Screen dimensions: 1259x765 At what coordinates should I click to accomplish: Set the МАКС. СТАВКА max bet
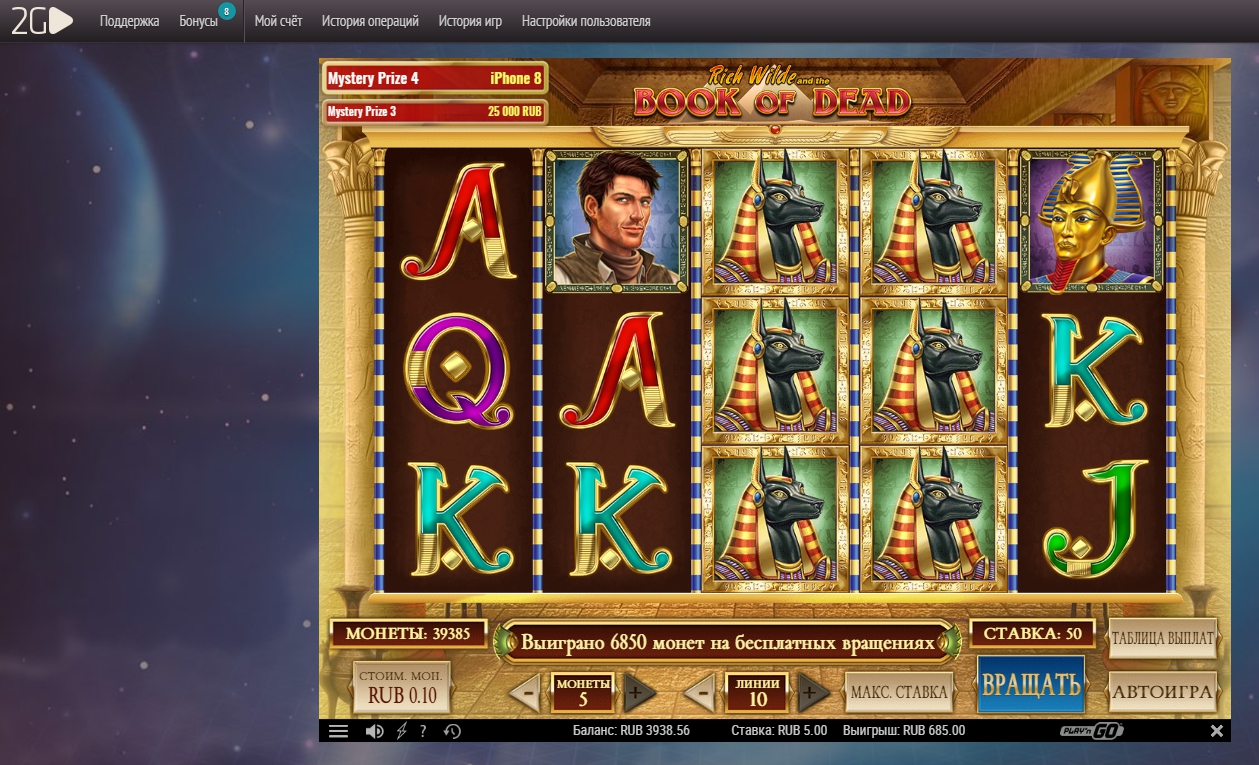click(899, 691)
